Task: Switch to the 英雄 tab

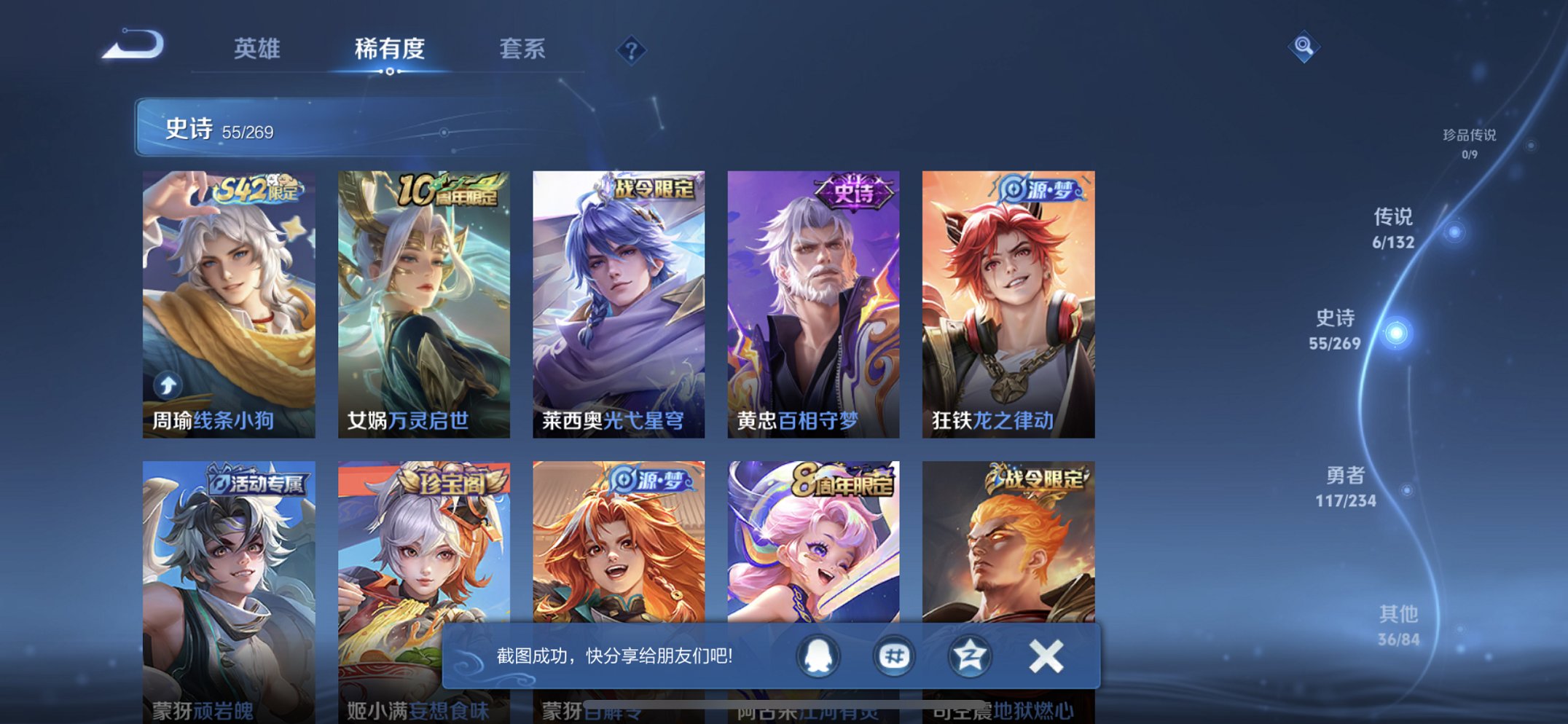Action: 258,48
